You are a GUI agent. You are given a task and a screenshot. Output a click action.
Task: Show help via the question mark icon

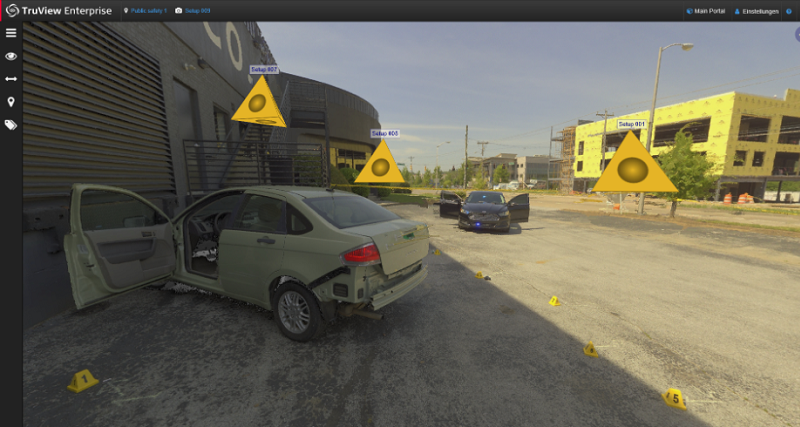(788, 11)
